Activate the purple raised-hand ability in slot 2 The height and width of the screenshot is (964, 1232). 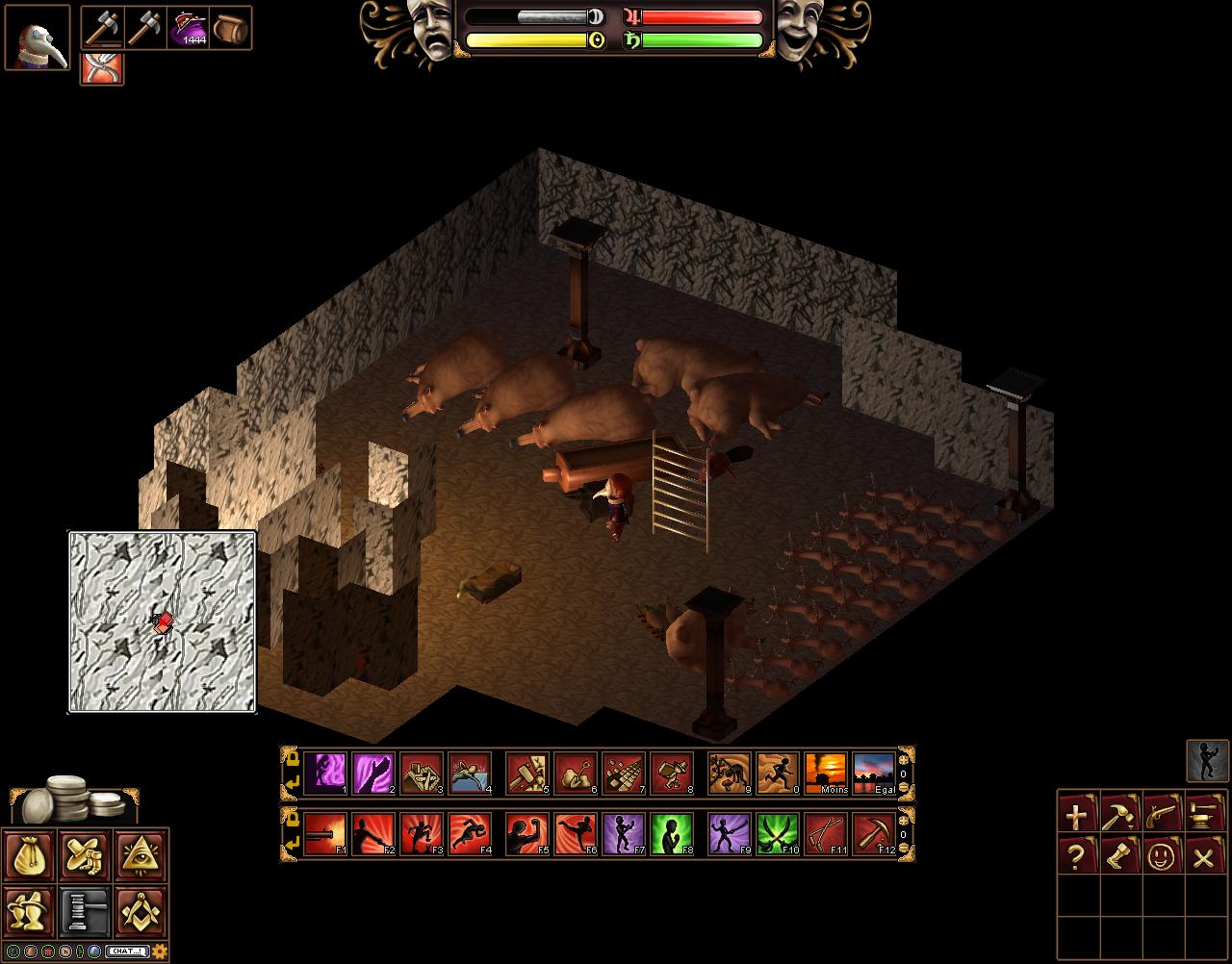click(x=372, y=774)
